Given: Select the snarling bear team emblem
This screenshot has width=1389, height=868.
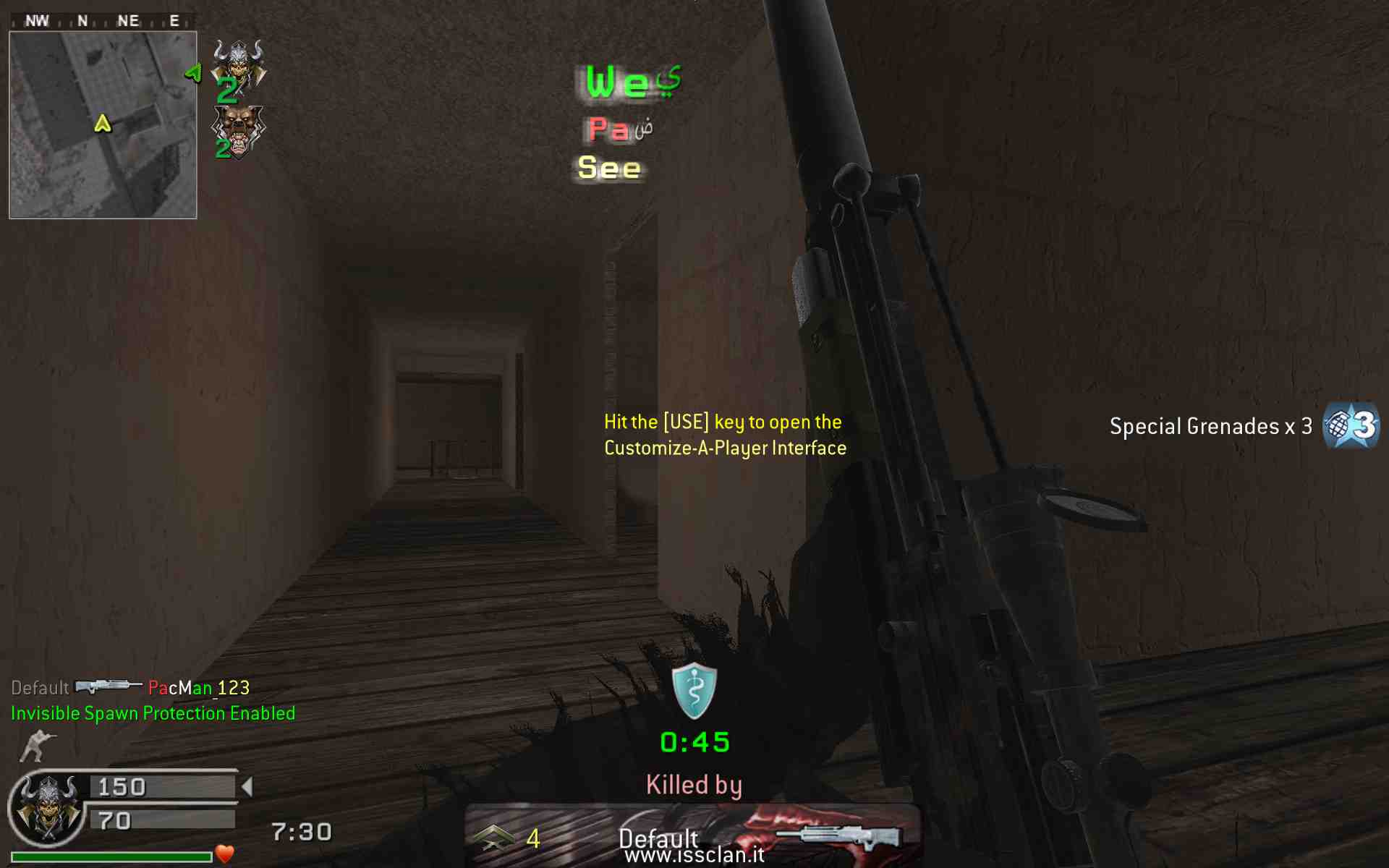Looking at the screenshot, I should click(x=238, y=130).
